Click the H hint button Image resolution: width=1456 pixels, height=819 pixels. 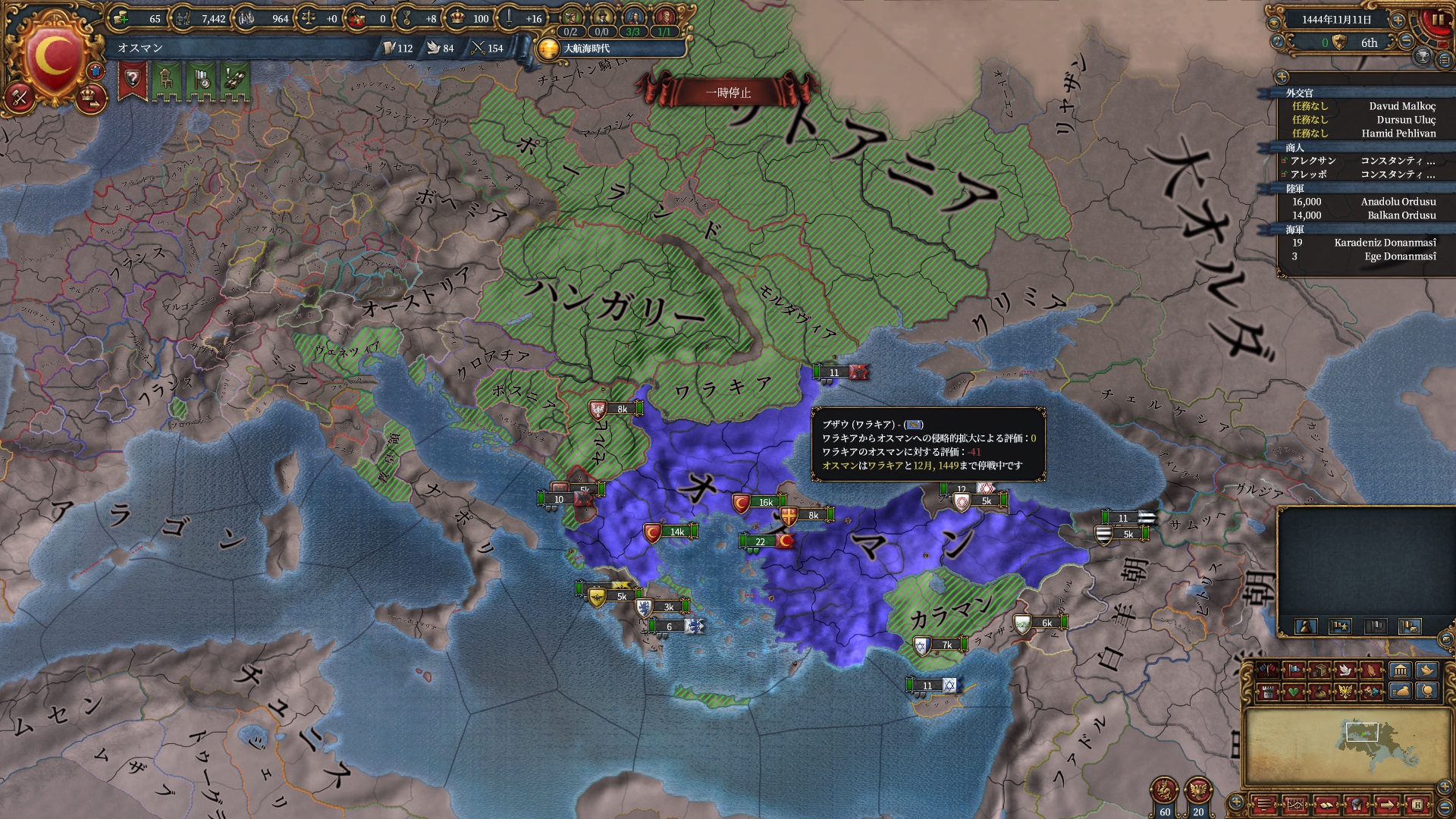point(1417,805)
